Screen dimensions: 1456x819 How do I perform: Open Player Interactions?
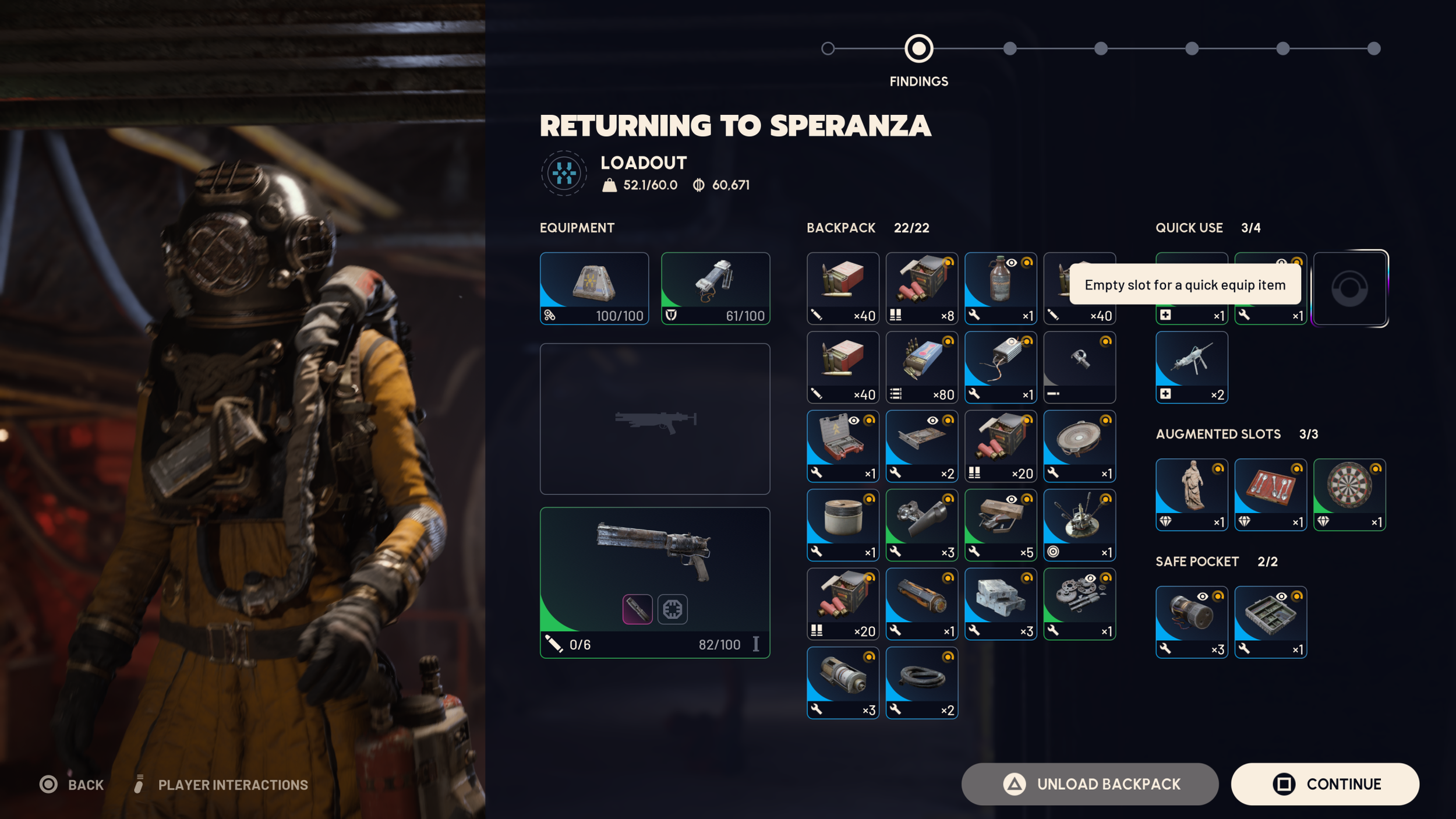point(221,785)
